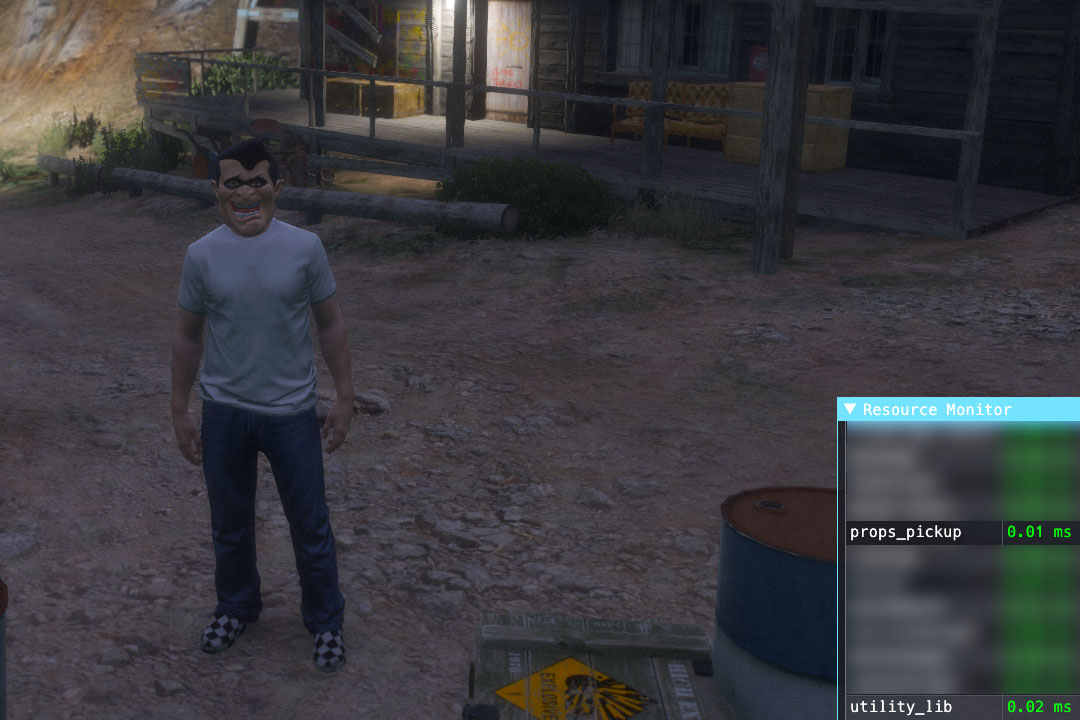The width and height of the screenshot is (1080, 720).
Task: Click the Resource Monitor title bar
Action: pos(950,409)
